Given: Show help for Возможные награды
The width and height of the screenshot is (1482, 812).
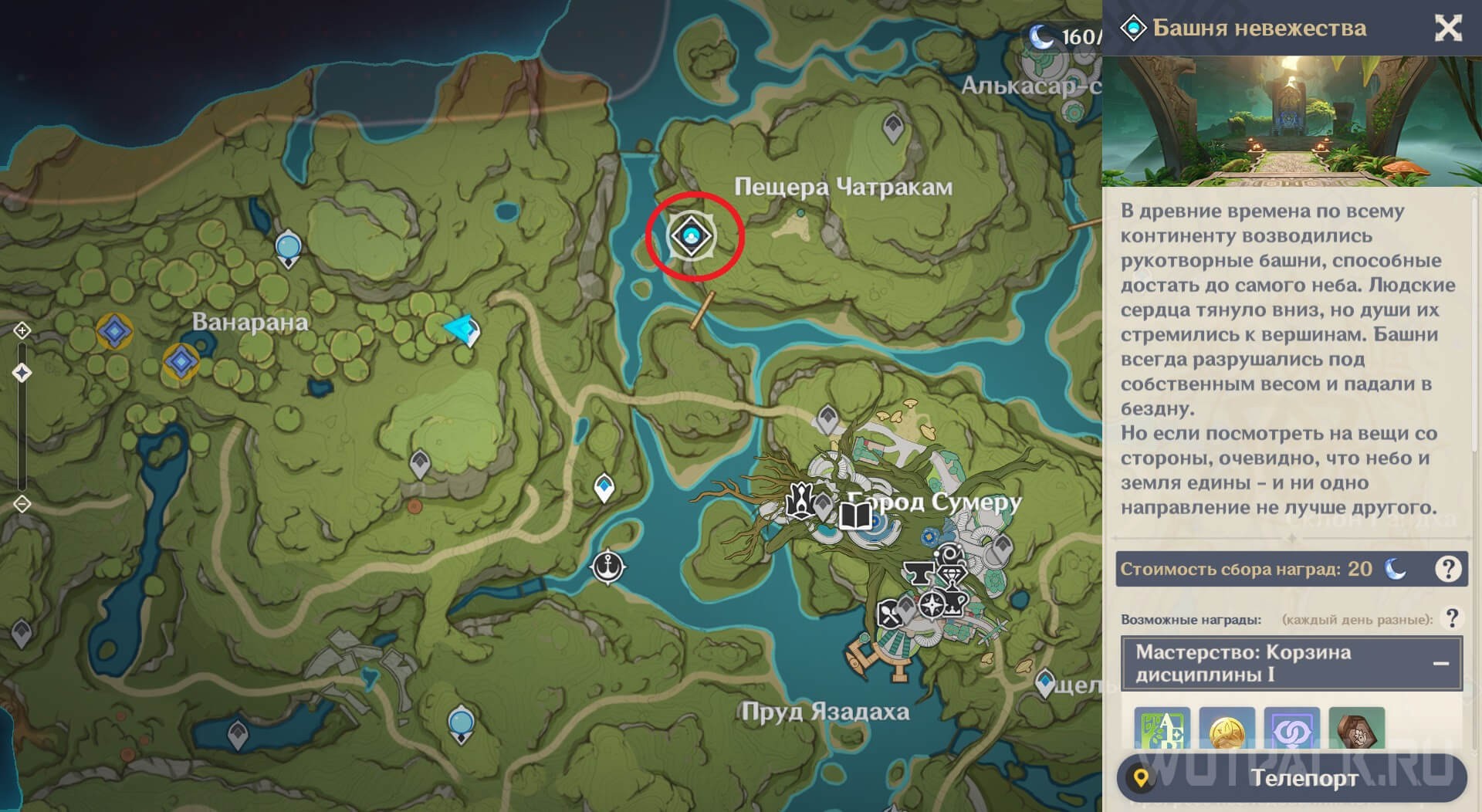Looking at the screenshot, I should [1452, 618].
